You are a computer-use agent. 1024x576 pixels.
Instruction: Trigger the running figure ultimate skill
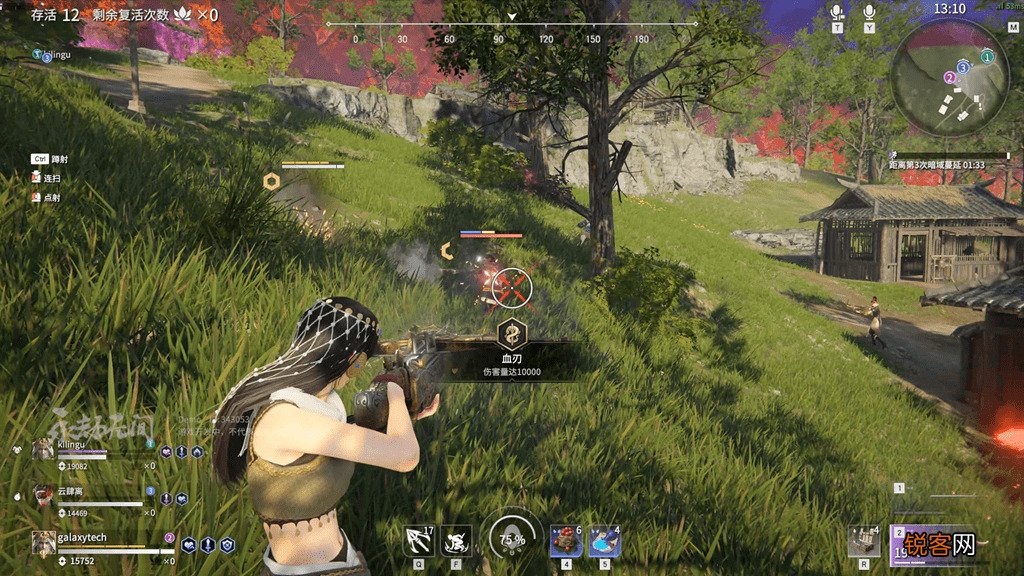tap(457, 541)
